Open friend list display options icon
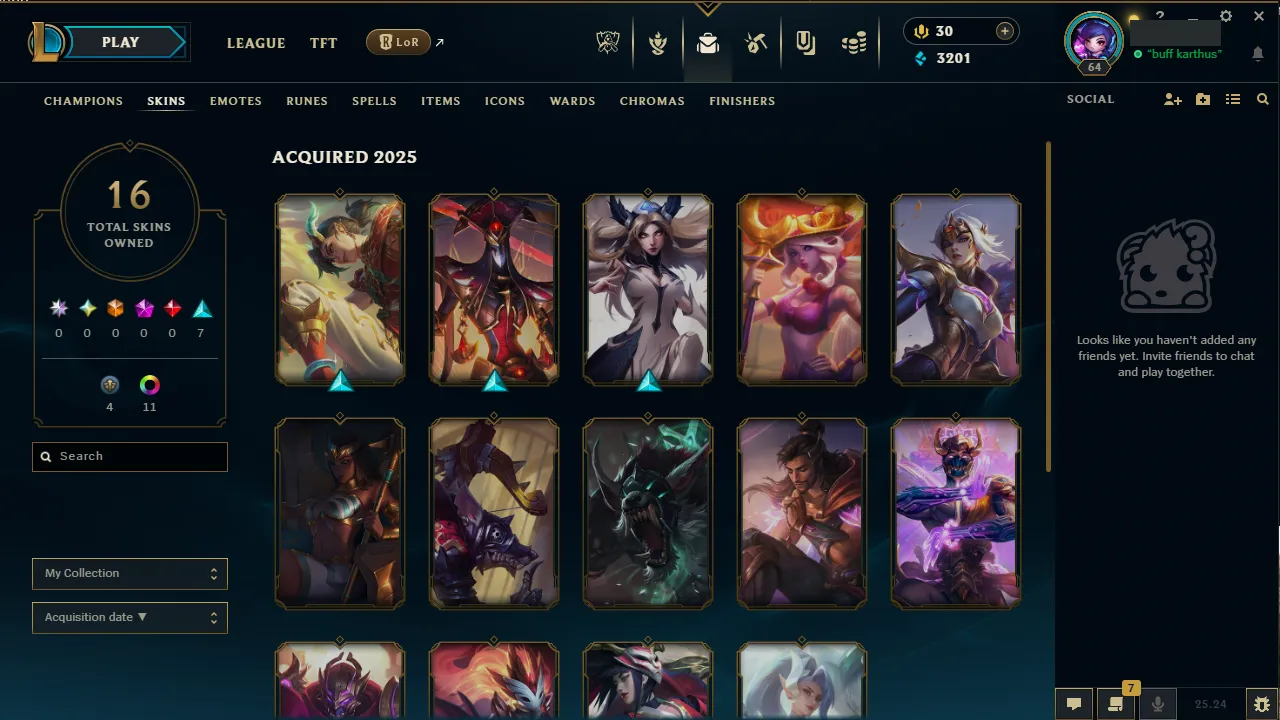1280x720 pixels. pos(1233,99)
